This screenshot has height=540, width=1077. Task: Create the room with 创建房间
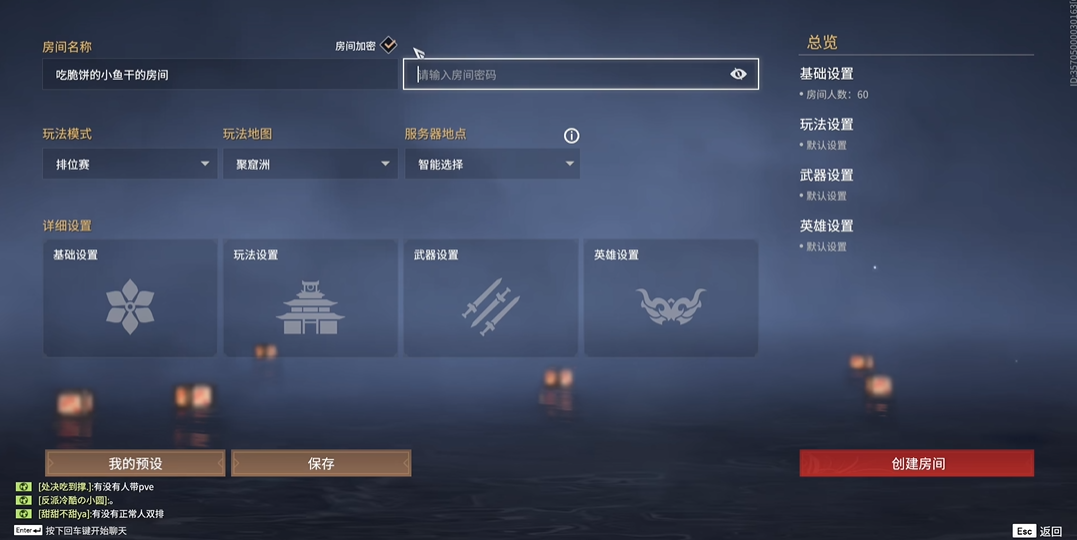pyautogui.click(x=916, y=463)
